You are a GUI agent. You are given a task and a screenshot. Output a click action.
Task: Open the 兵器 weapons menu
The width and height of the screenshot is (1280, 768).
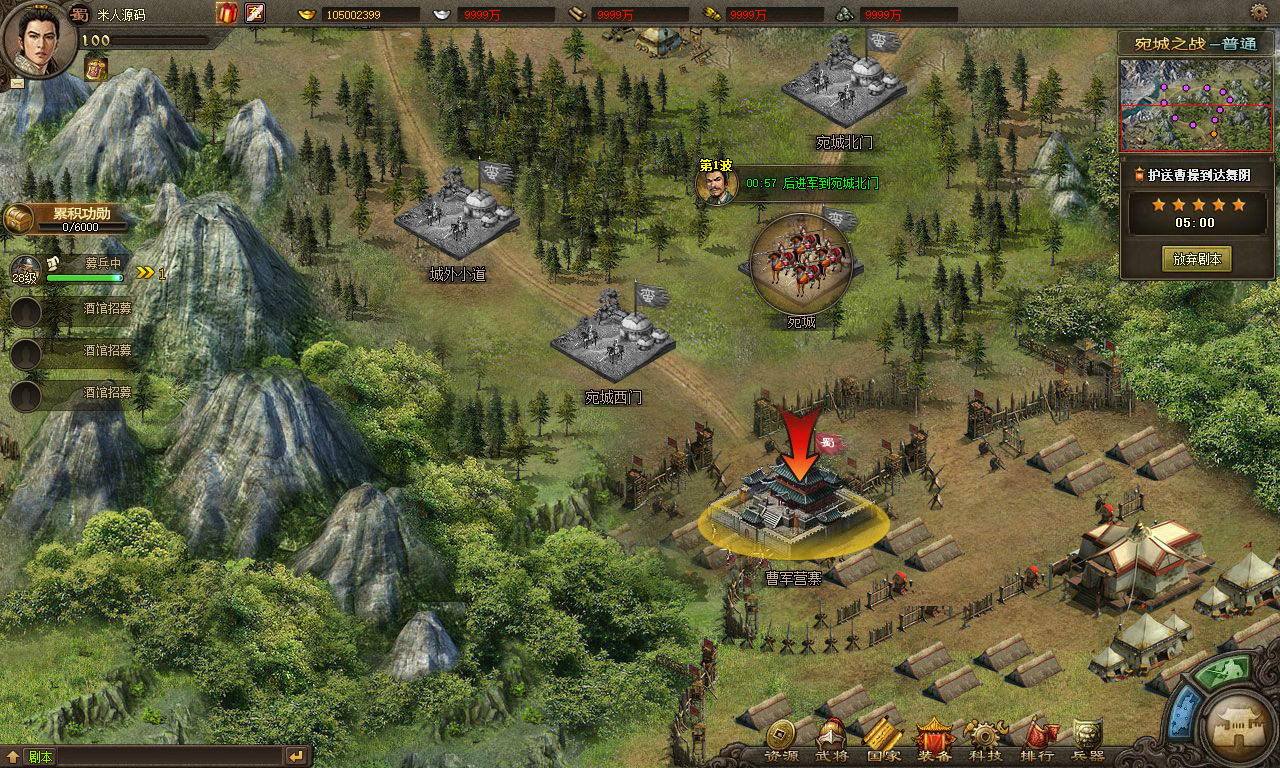[x=1088, y=738]
